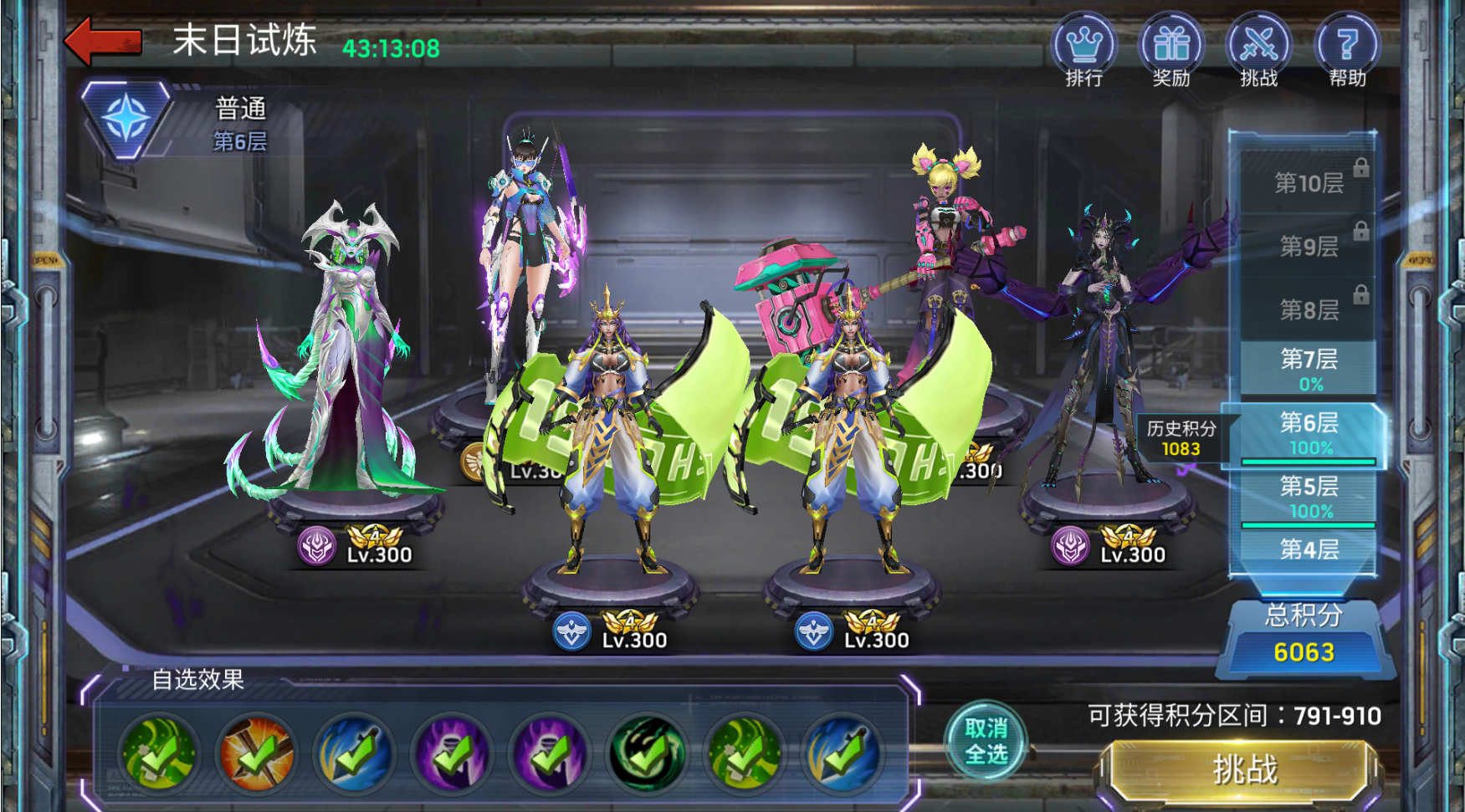Image resolution: width=1465 pixels, height=812 pixels.
Task: Select the locked 第8层 floor
Action: [1309, 309]
